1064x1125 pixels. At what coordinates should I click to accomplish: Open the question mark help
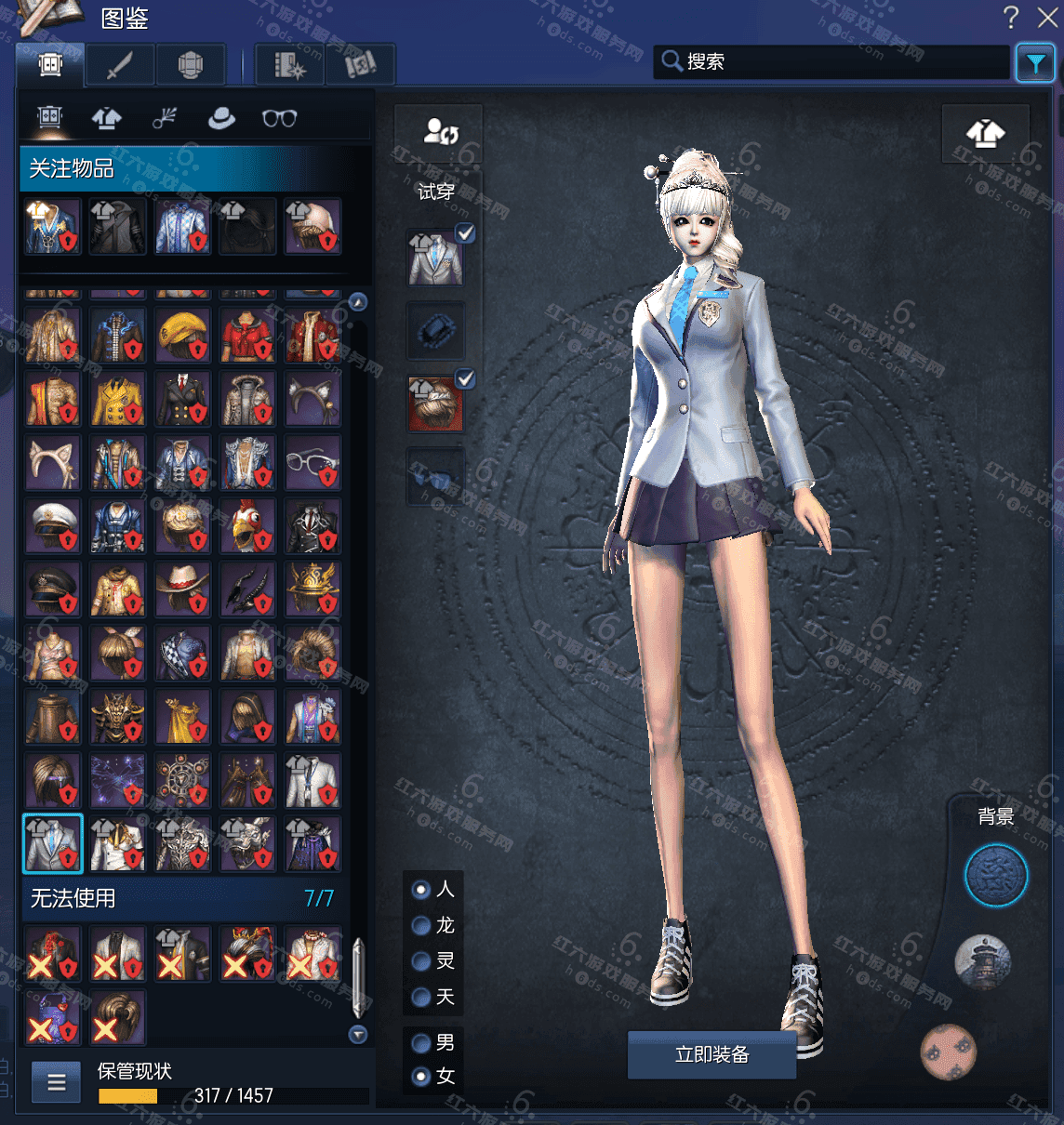pyautogui.click(x=1011, y=17)
